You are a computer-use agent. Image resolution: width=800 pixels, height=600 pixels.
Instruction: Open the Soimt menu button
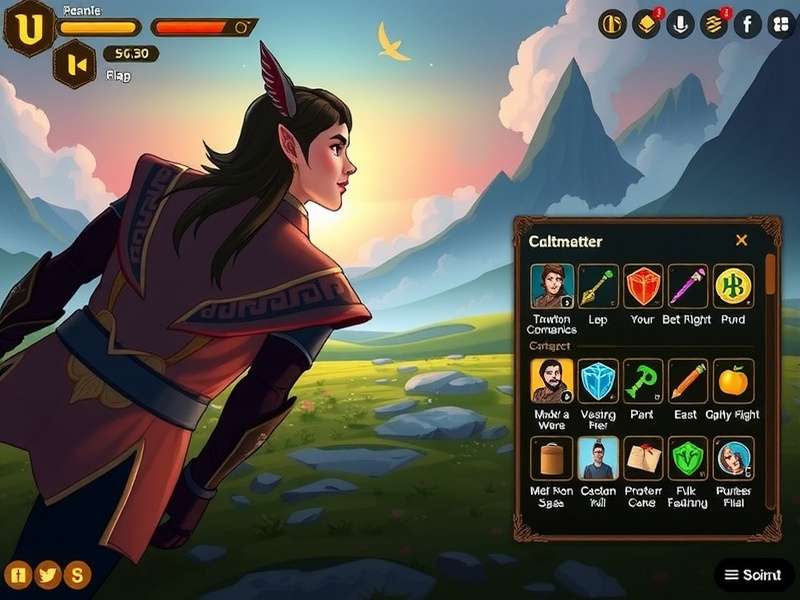click(x=754, y=575)
